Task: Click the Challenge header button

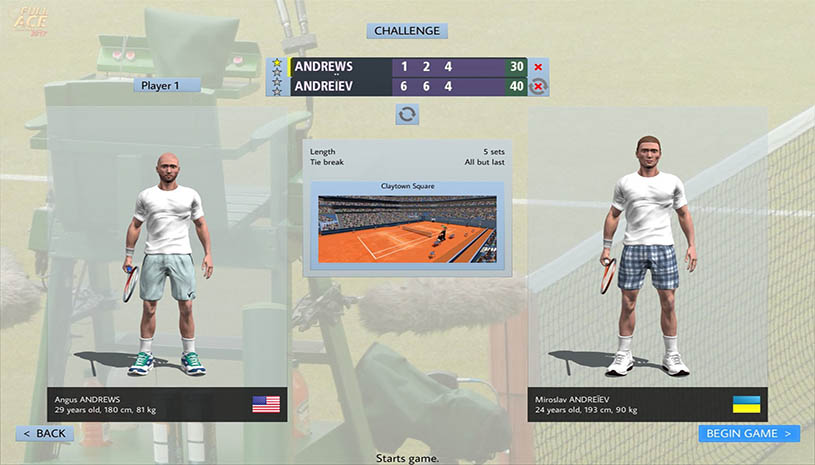Action: pos(407,31)
